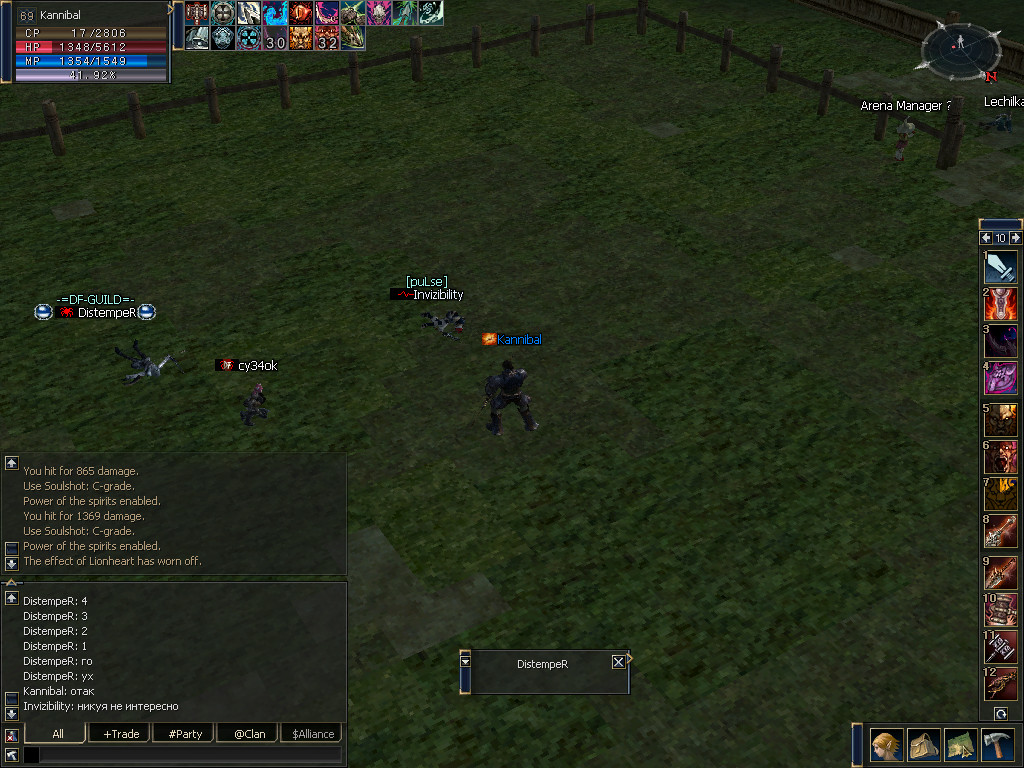Screen dimensions: 1024x768
Task: Activate the roaring face skill in slot 6
Action: coord(1001,457)
